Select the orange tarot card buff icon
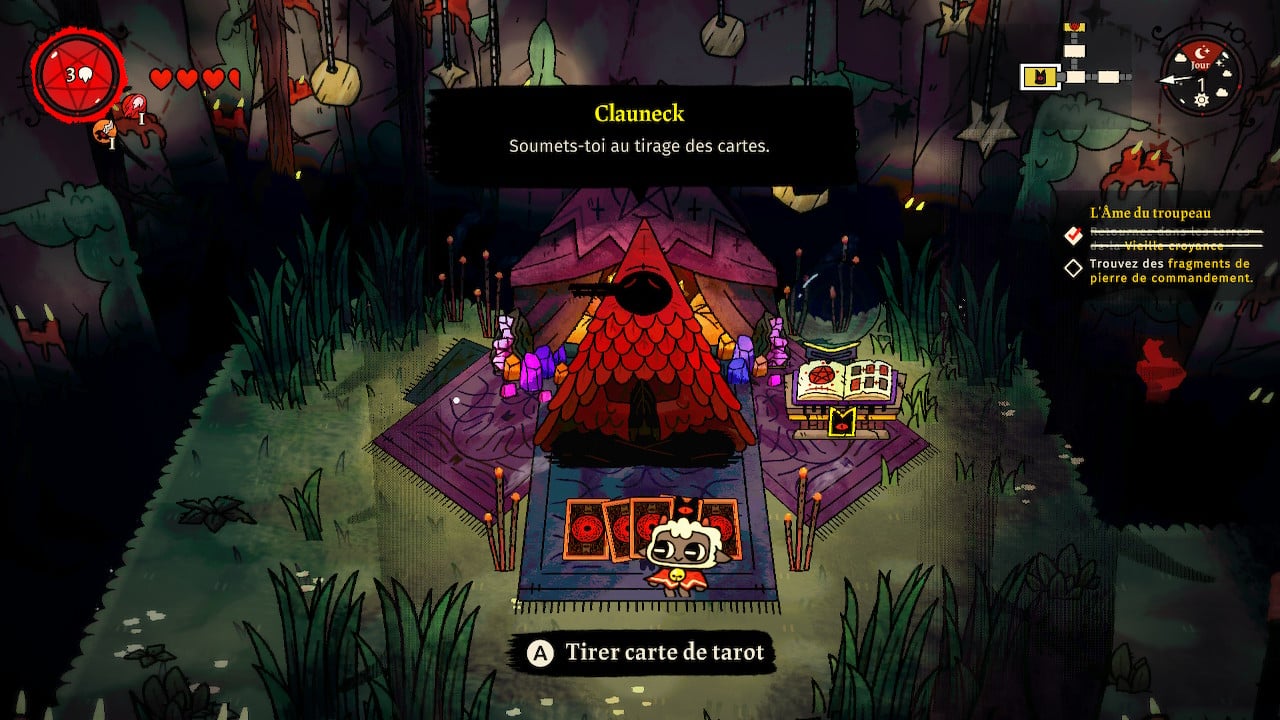The width and height of the screenshot is (1280, 720). 102,131
